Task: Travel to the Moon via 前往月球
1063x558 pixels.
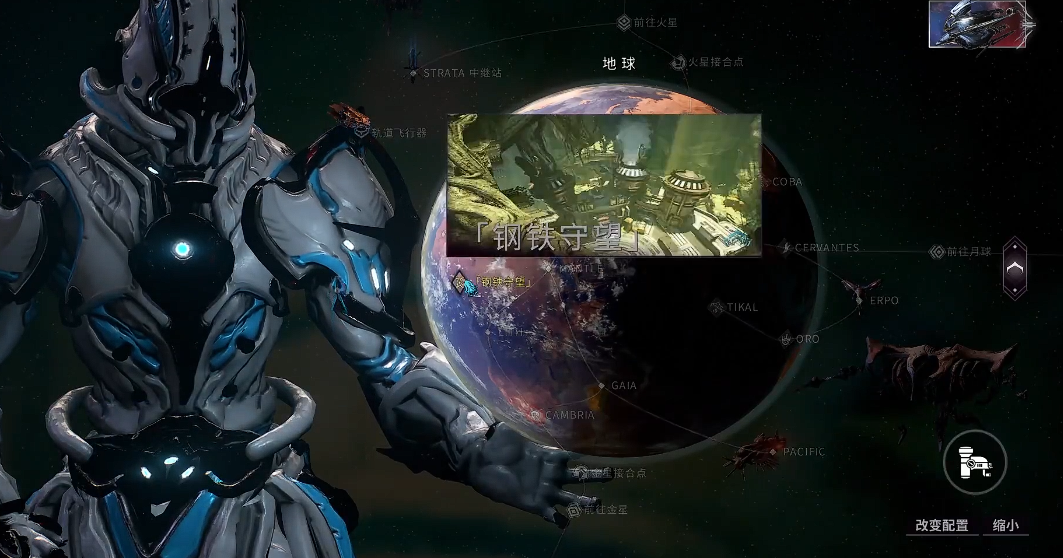Action: (937, 252)
